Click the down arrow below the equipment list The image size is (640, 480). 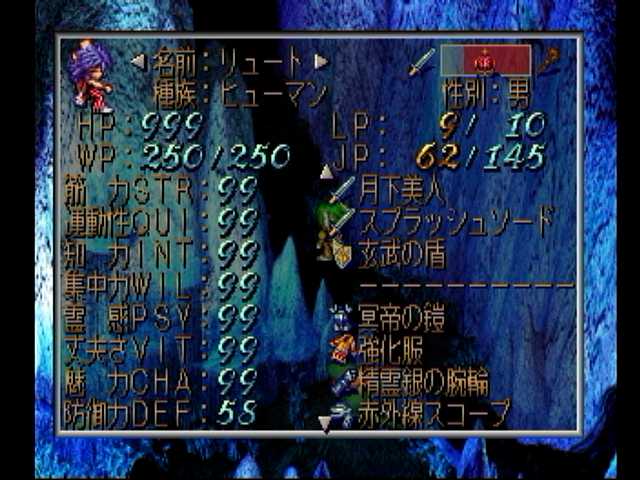(x=324, y=424)
